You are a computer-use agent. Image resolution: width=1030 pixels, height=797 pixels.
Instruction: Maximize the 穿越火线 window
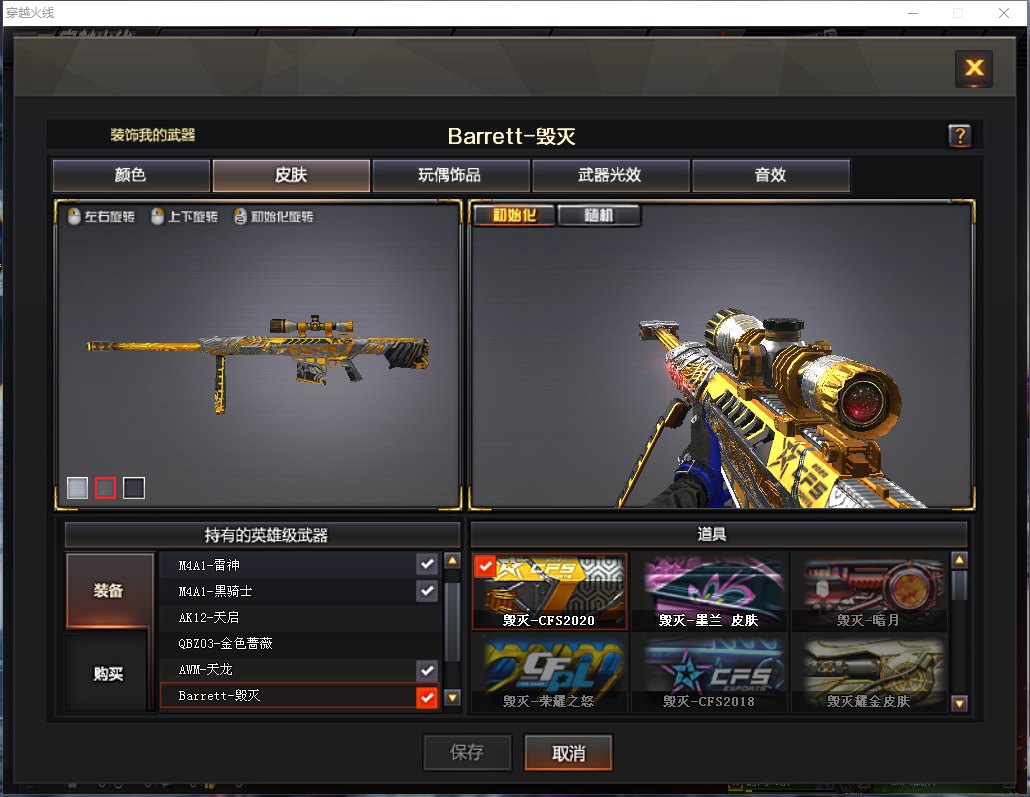coord(958,13)
